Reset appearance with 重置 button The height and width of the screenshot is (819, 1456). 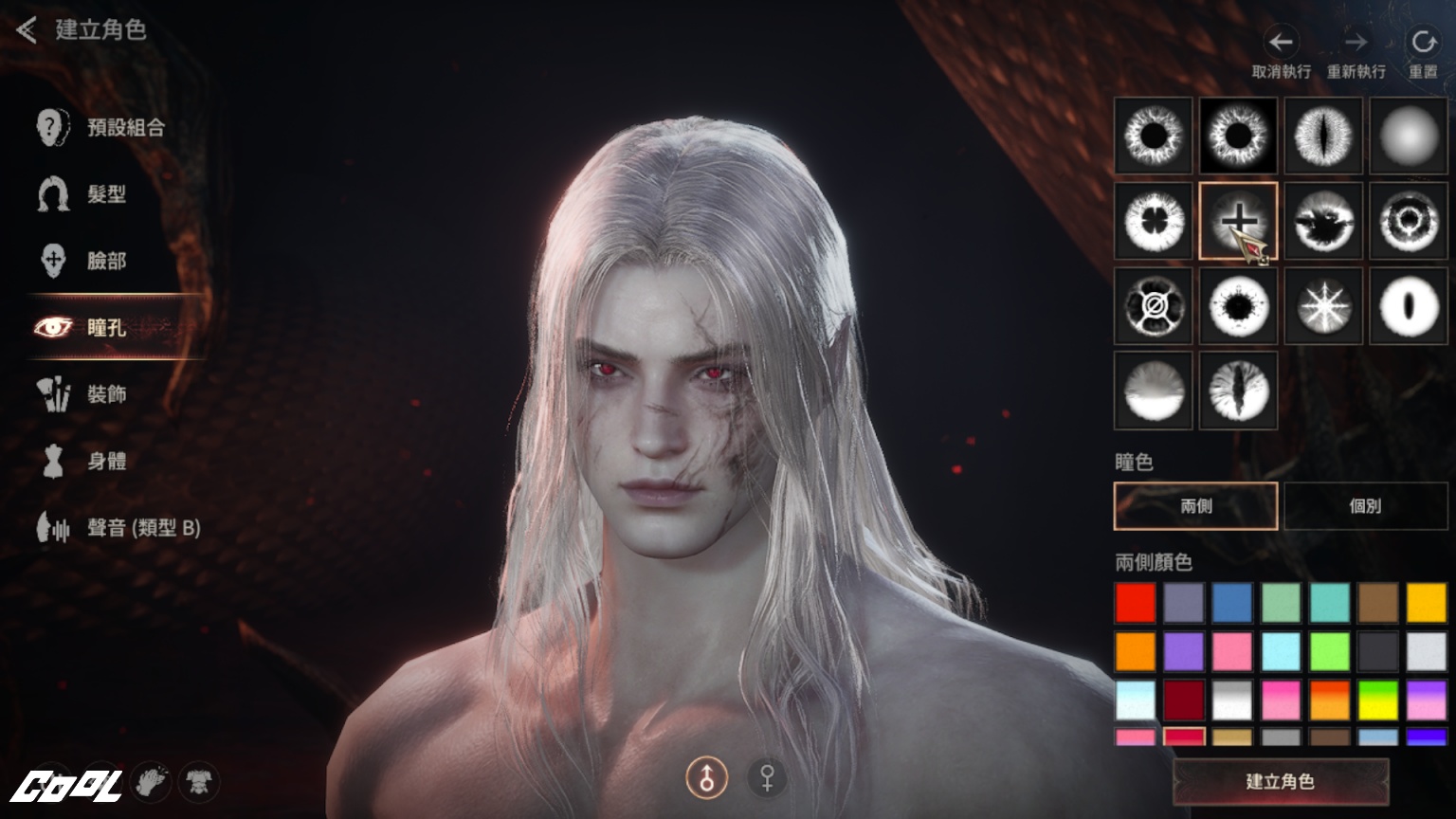[x=1423, y=43]
